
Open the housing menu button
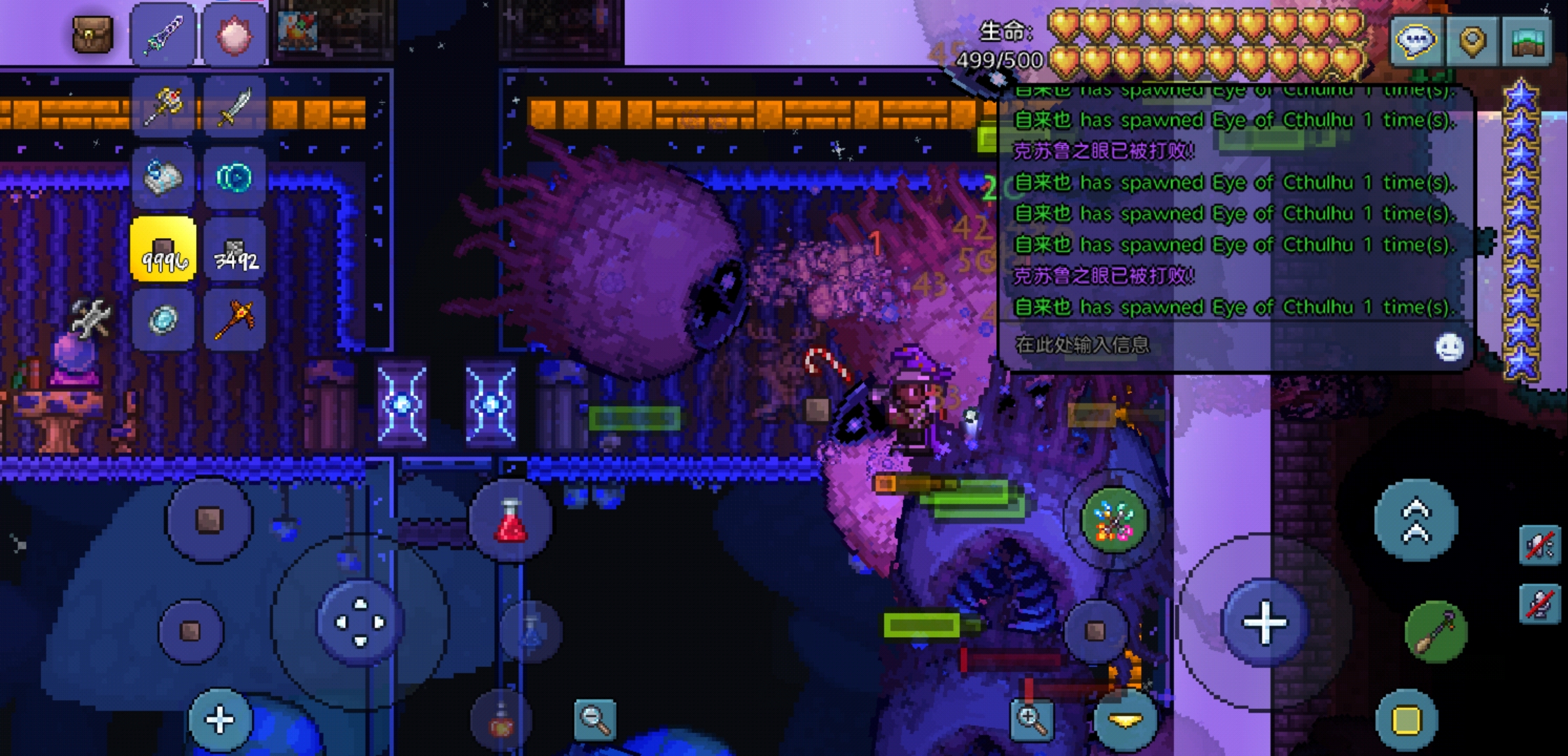(x=1527, y=41)
